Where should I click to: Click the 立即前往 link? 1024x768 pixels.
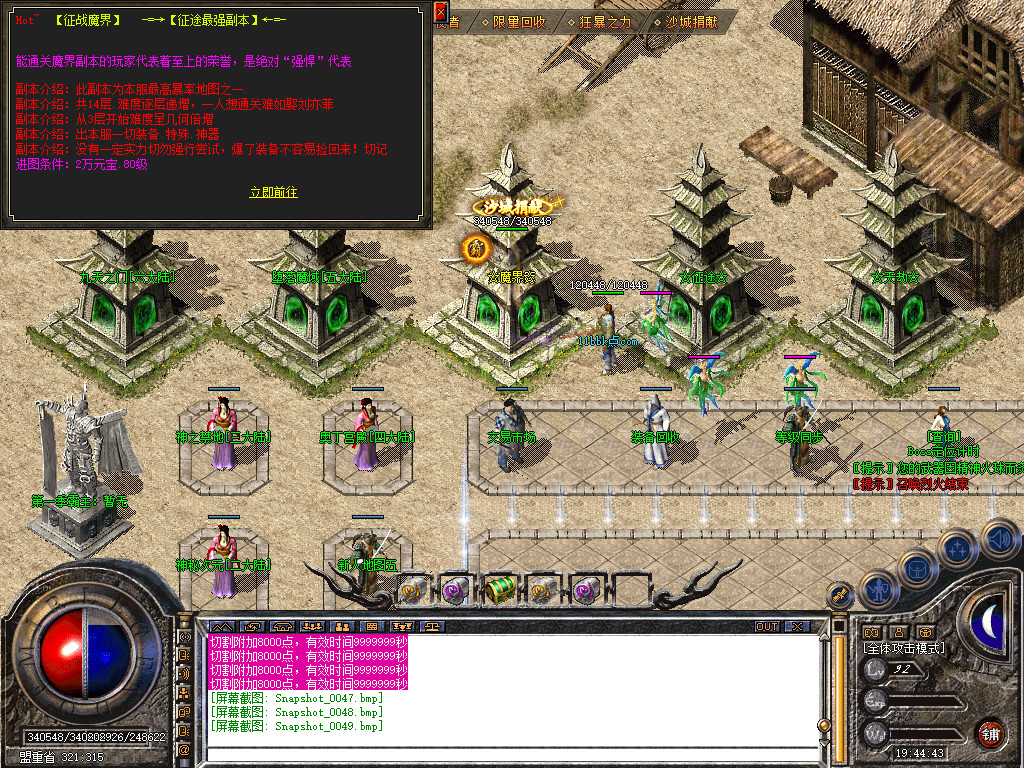pyautogui.click(x=273, y=192)
